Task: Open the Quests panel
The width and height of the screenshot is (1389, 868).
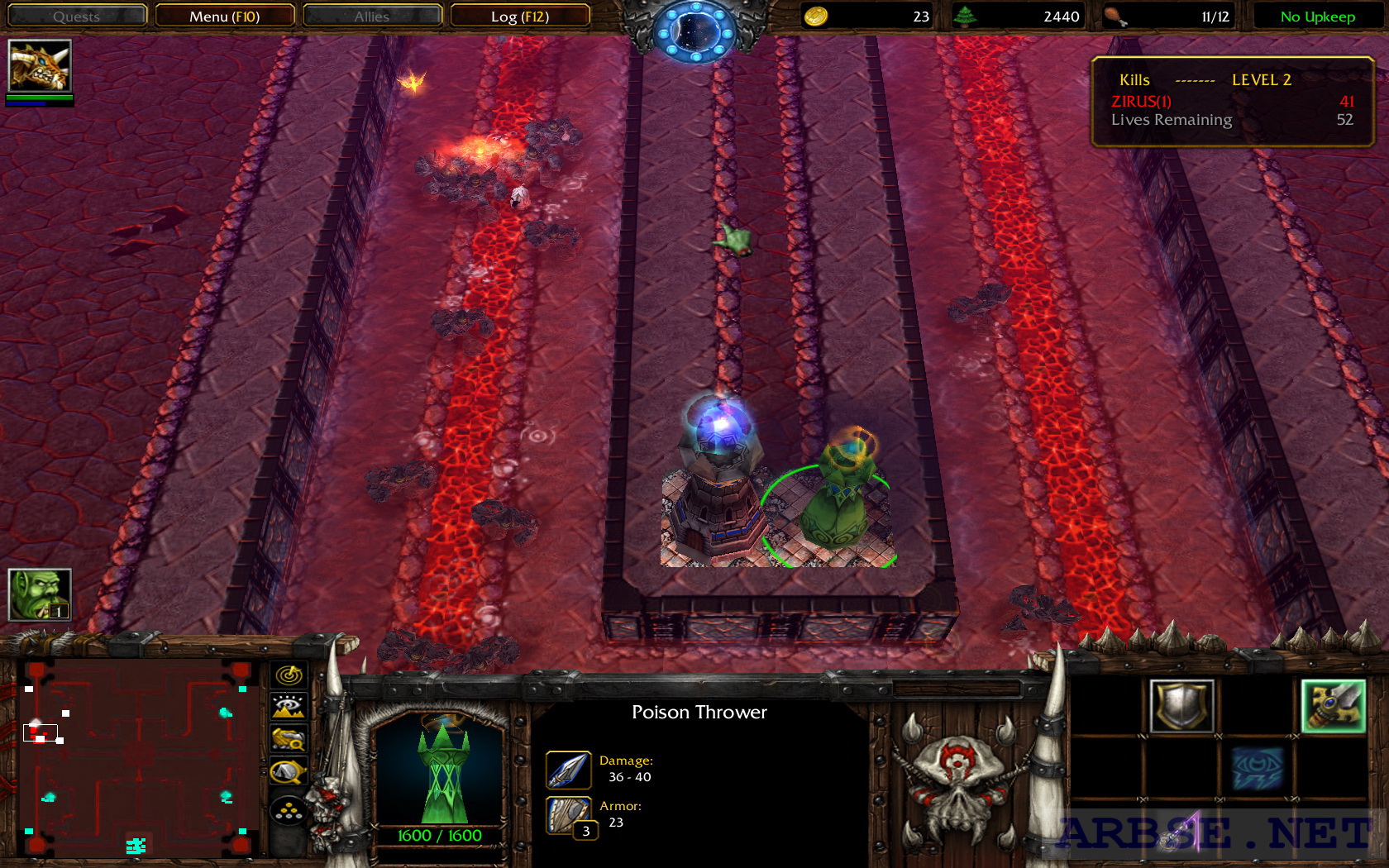Action: 76,17
